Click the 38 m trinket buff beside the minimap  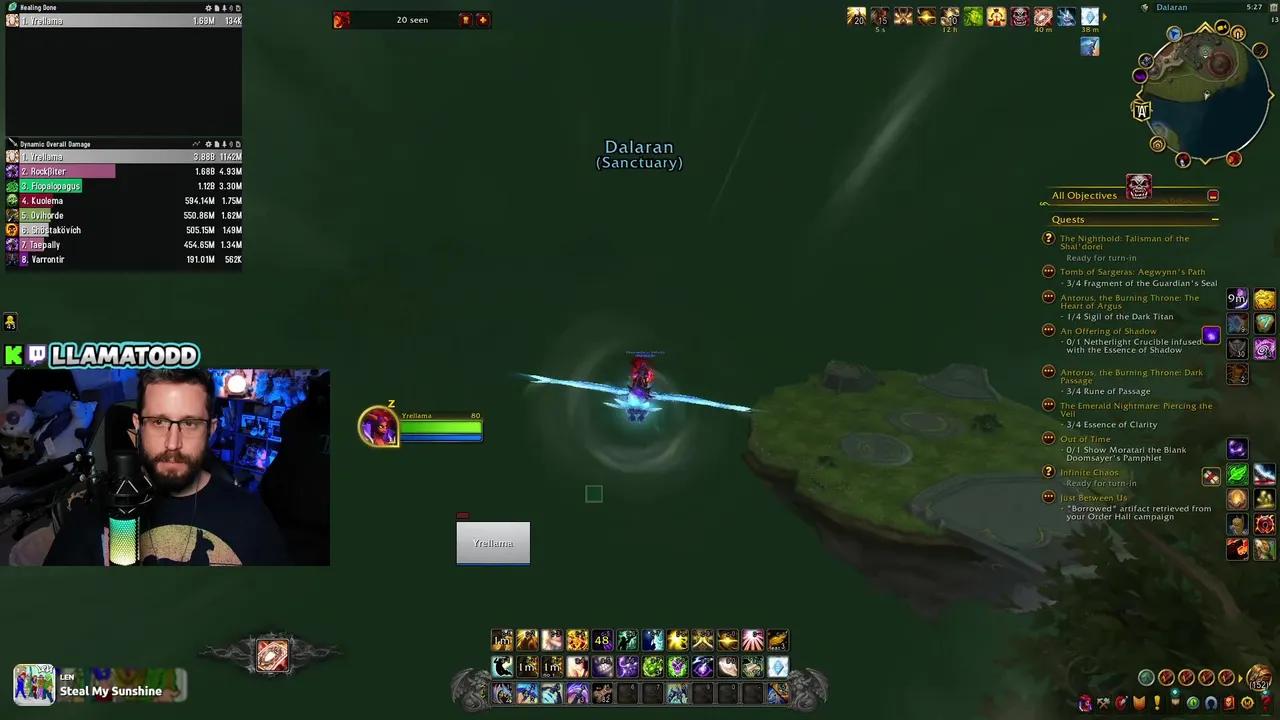[x=1089, y=18]
